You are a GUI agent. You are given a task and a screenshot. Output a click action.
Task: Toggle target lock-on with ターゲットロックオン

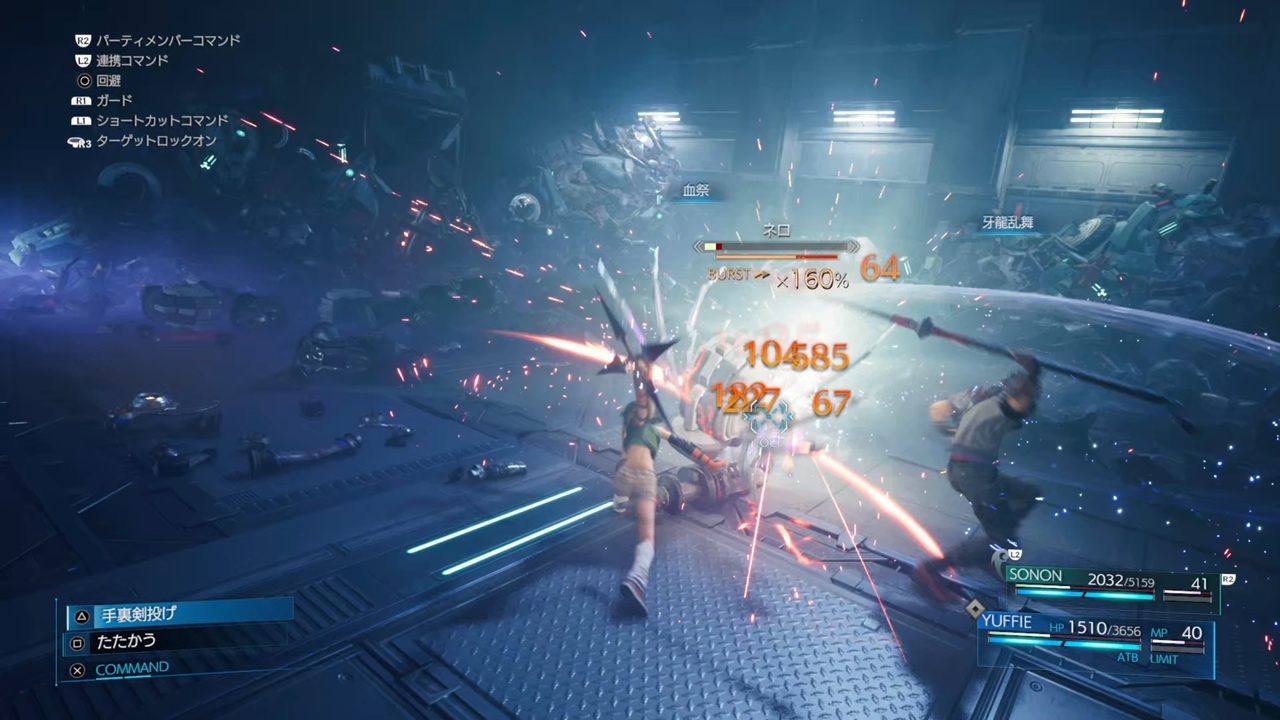[155, 140]
